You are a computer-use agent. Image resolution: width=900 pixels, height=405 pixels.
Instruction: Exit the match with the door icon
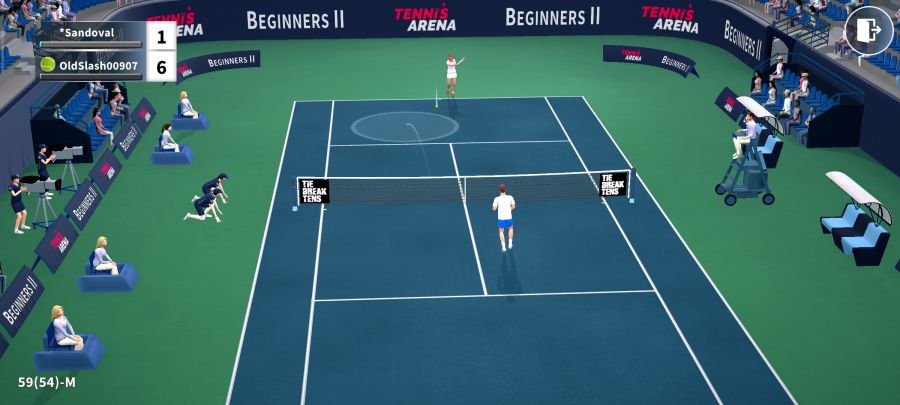pos(868,31)
